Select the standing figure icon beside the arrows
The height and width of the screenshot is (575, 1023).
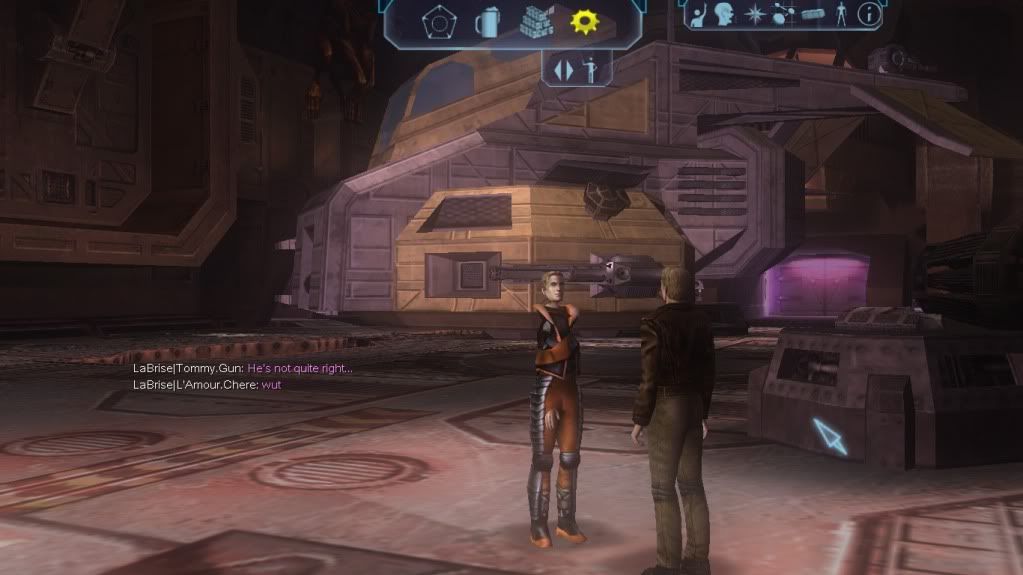click(590, 70)
